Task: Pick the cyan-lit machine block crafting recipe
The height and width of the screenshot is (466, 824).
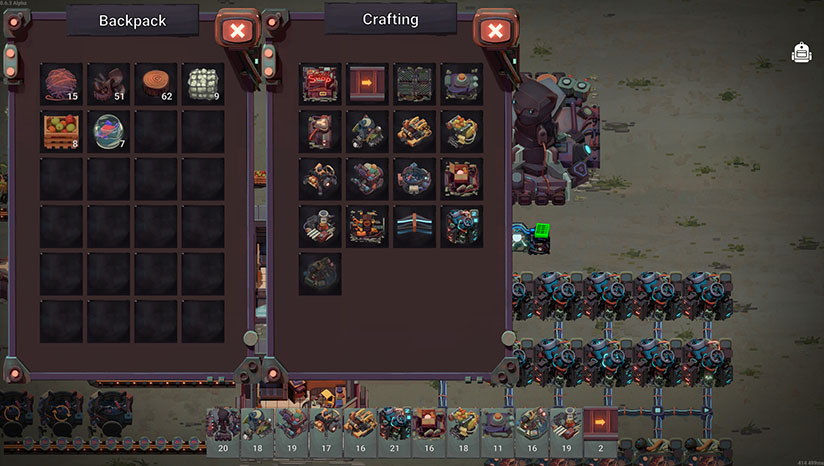Action: pos(461,226)
